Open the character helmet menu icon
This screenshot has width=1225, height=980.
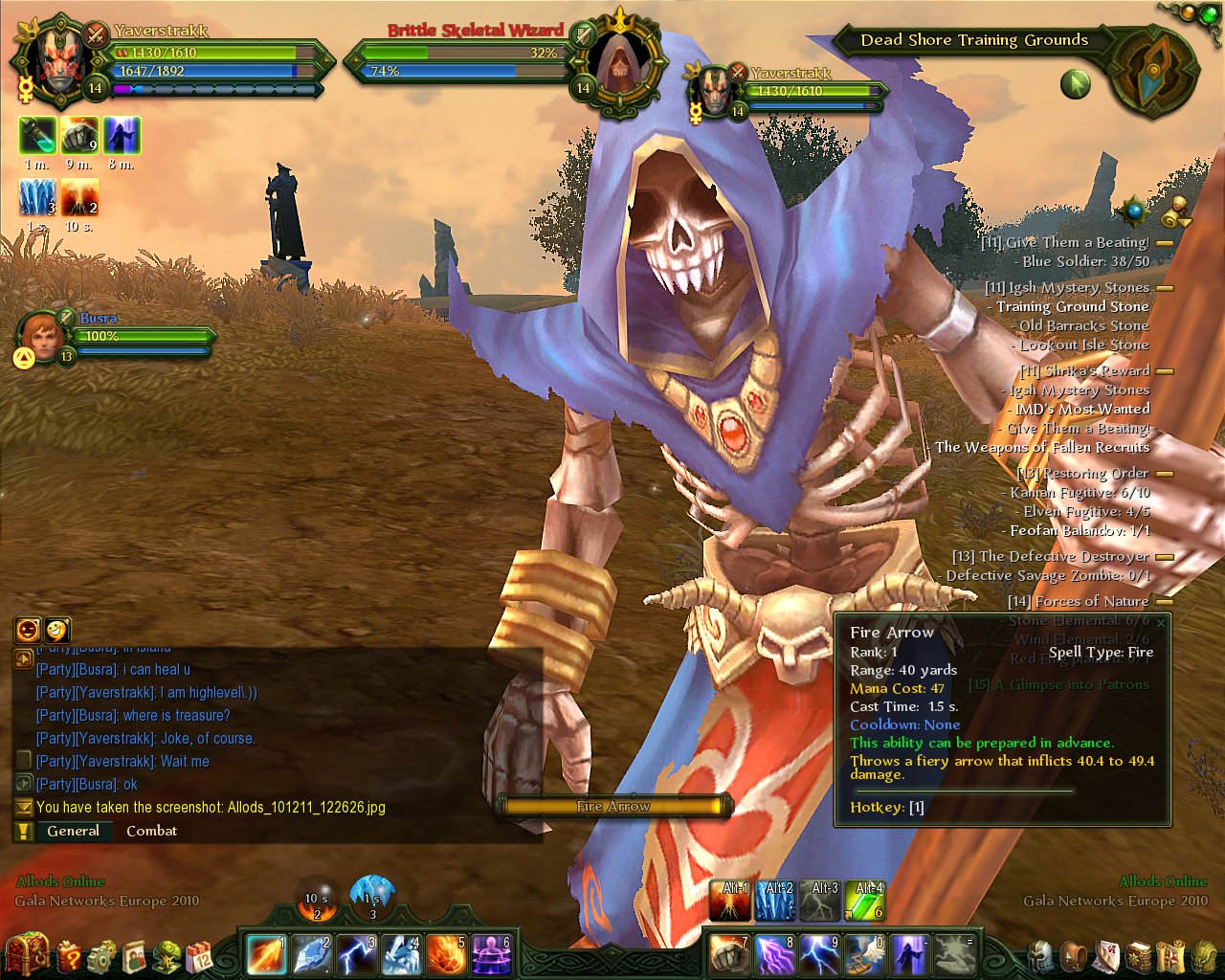1040,955
